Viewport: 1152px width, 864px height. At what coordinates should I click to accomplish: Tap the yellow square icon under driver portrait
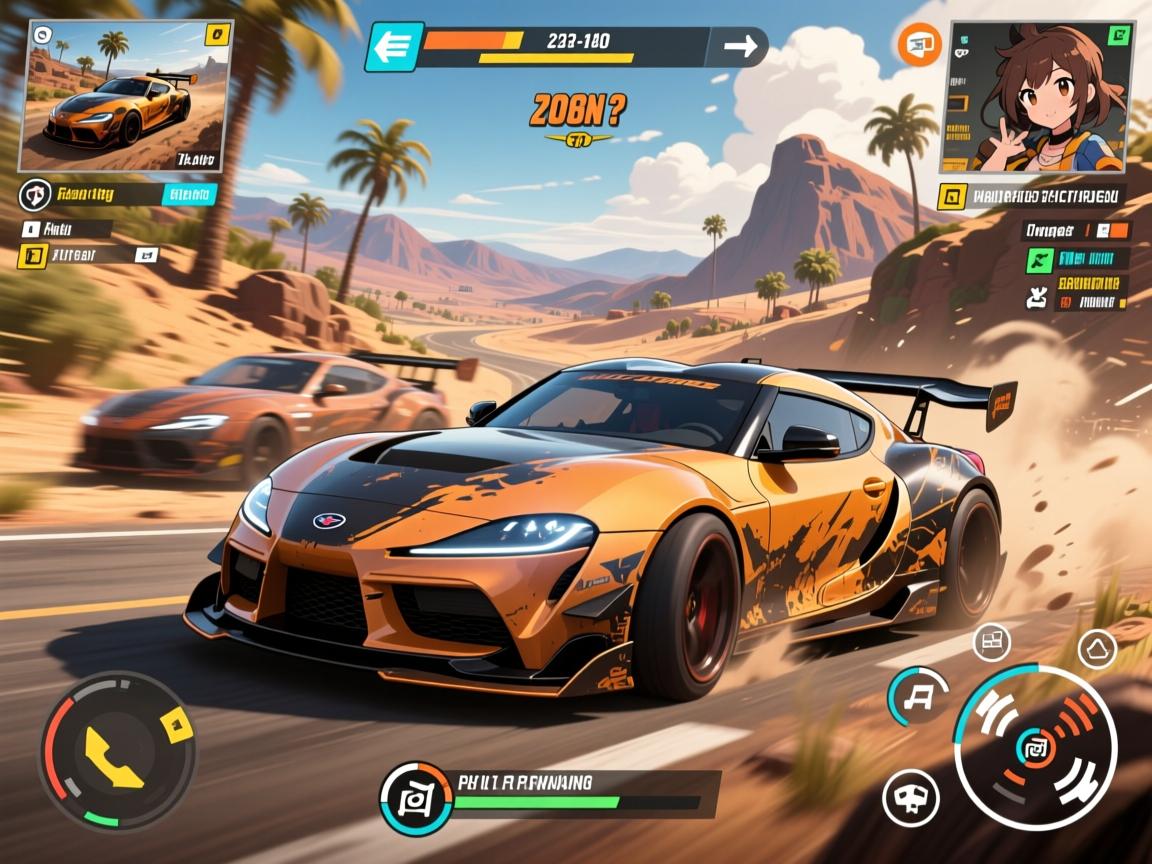click(951, 196)
